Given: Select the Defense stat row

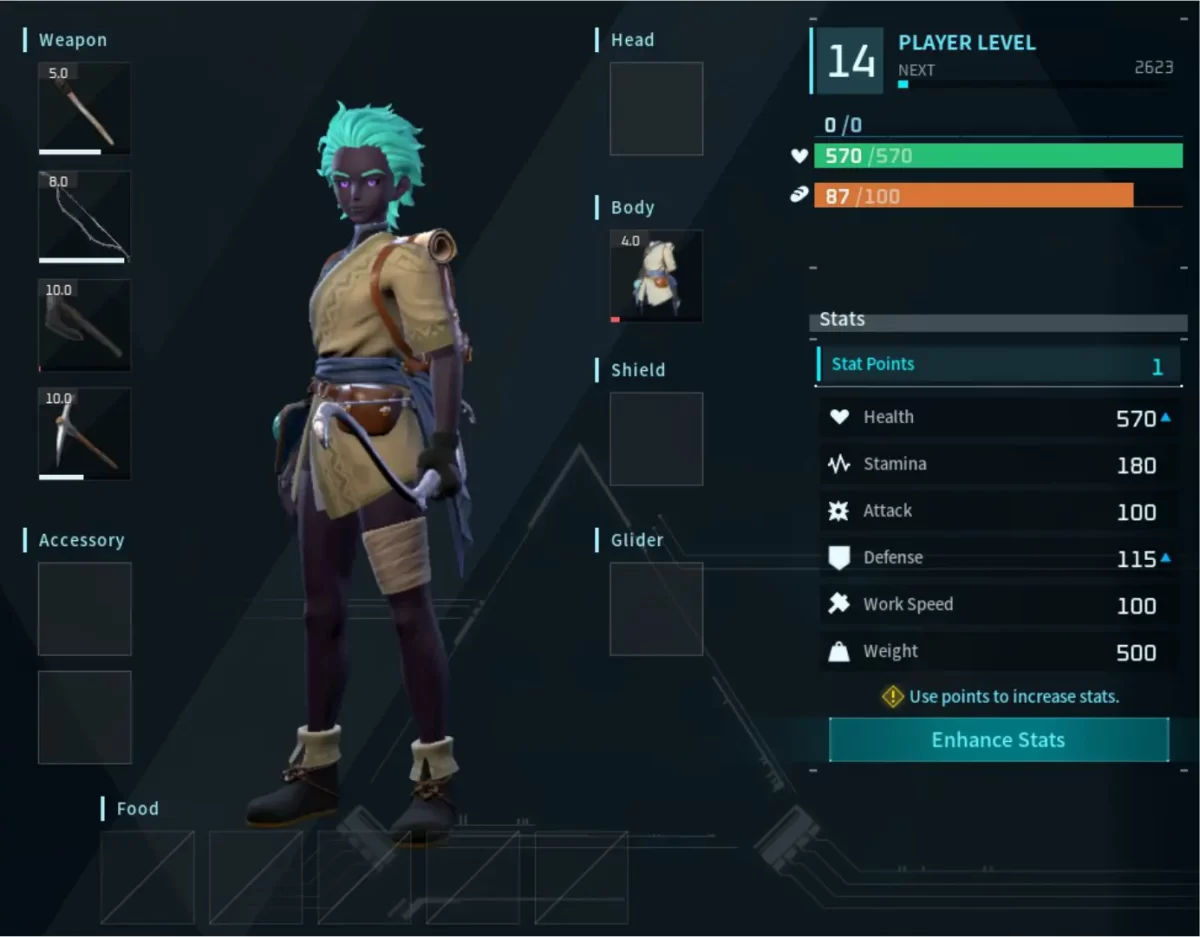Looking at the screenshot, I should pyautogui.click(x=998, y=558).
